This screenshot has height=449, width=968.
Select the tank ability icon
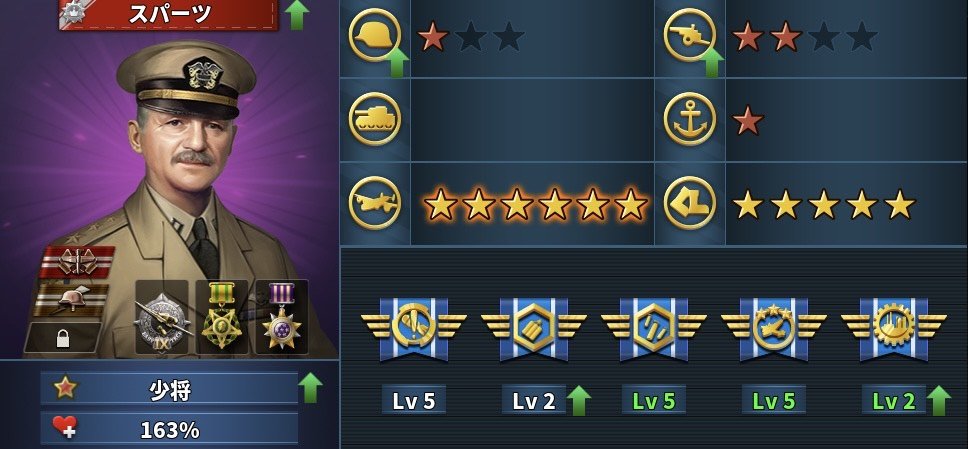click(x=374, y=119)
